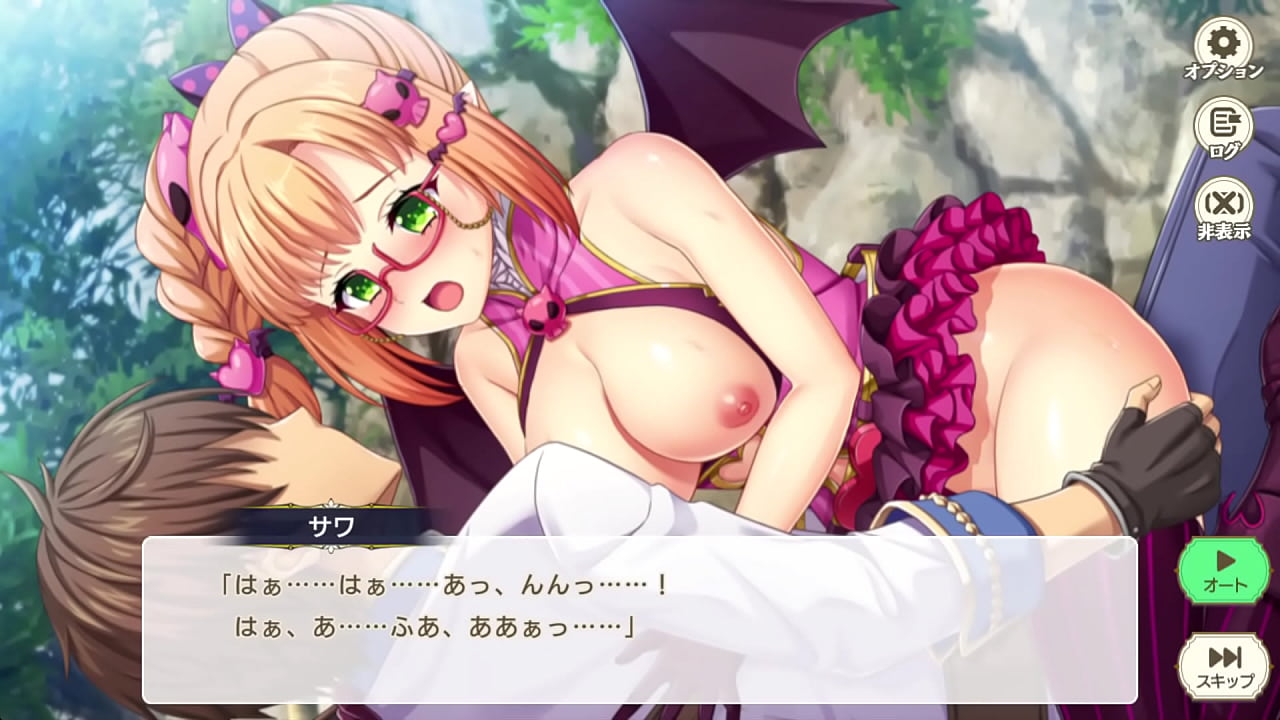Click the gear icon in top-right corner
Viewport: 1280px width, 720px height.
(x=1224, y=43)
